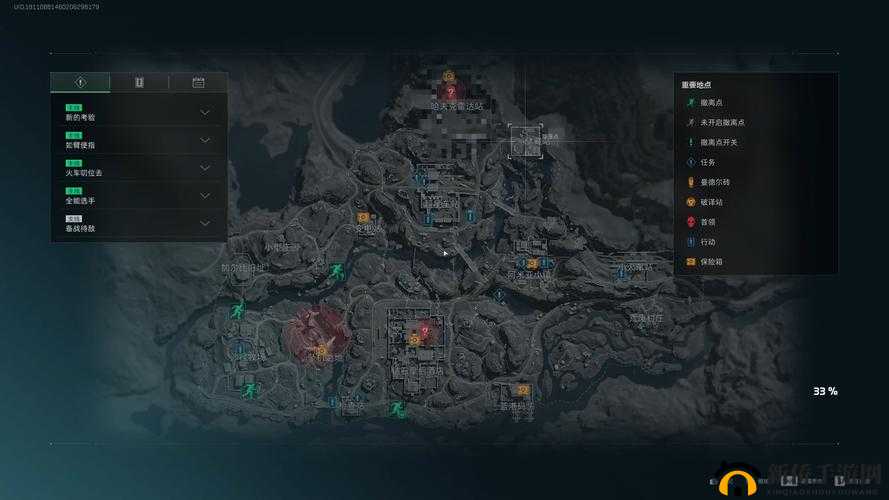Click the white-bracketed selected location marker
Screen dimensions: 889x500
click(x=525, y=141)
